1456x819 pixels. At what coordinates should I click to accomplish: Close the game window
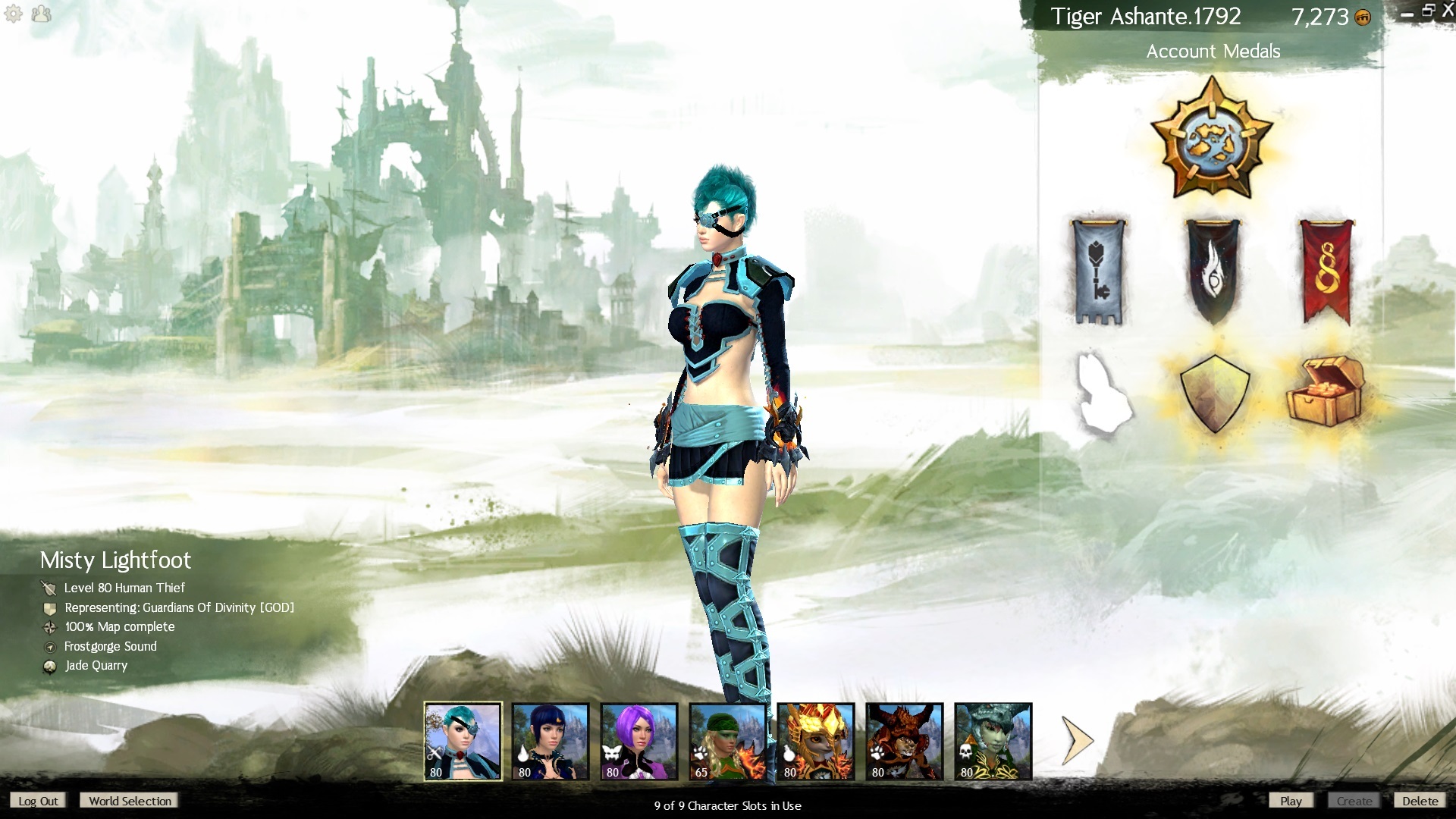pos(1447,12)
